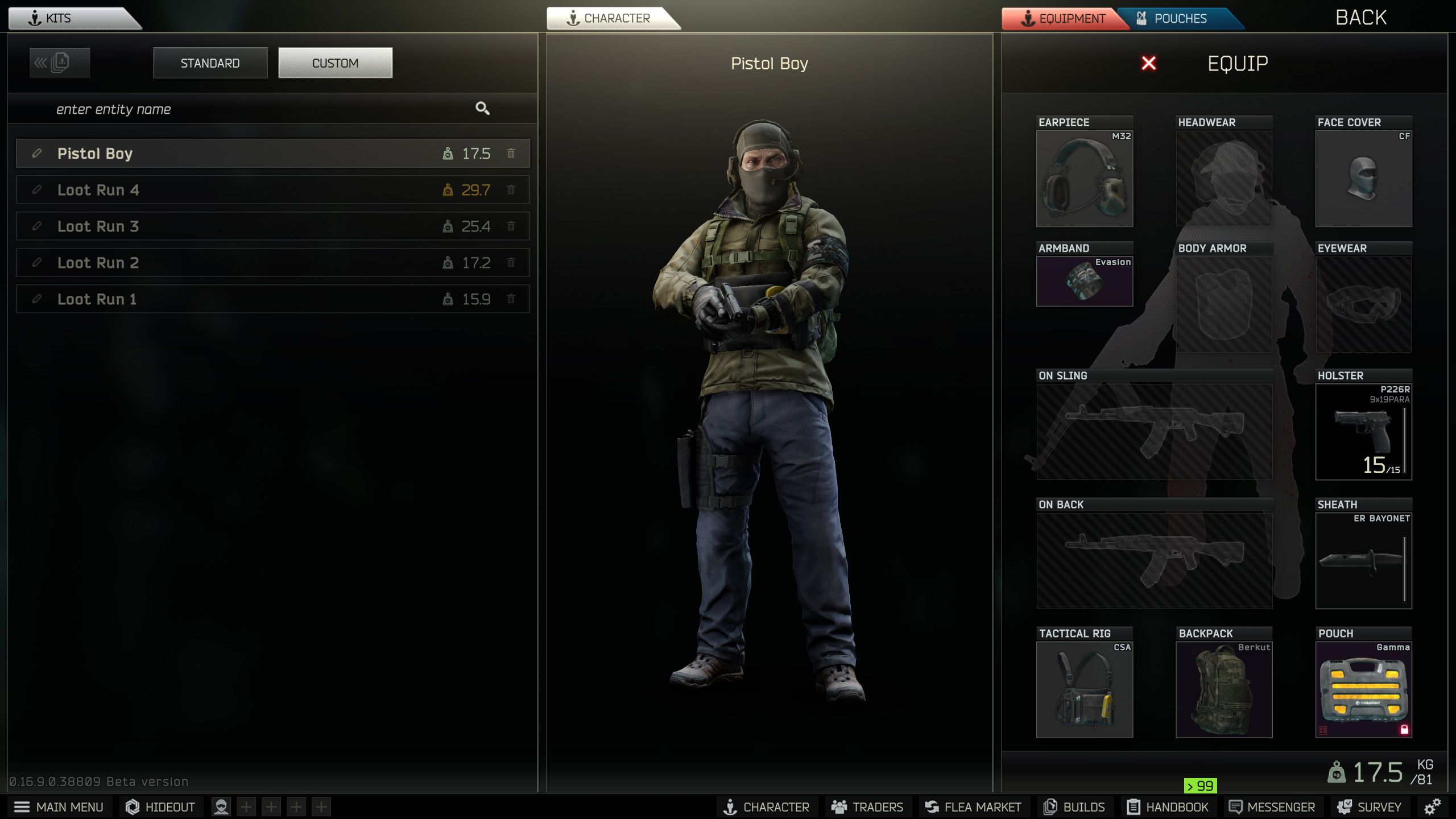Click the entity name search field
The width and height of the screenshot is (1456, 819).
click(256, 109)
